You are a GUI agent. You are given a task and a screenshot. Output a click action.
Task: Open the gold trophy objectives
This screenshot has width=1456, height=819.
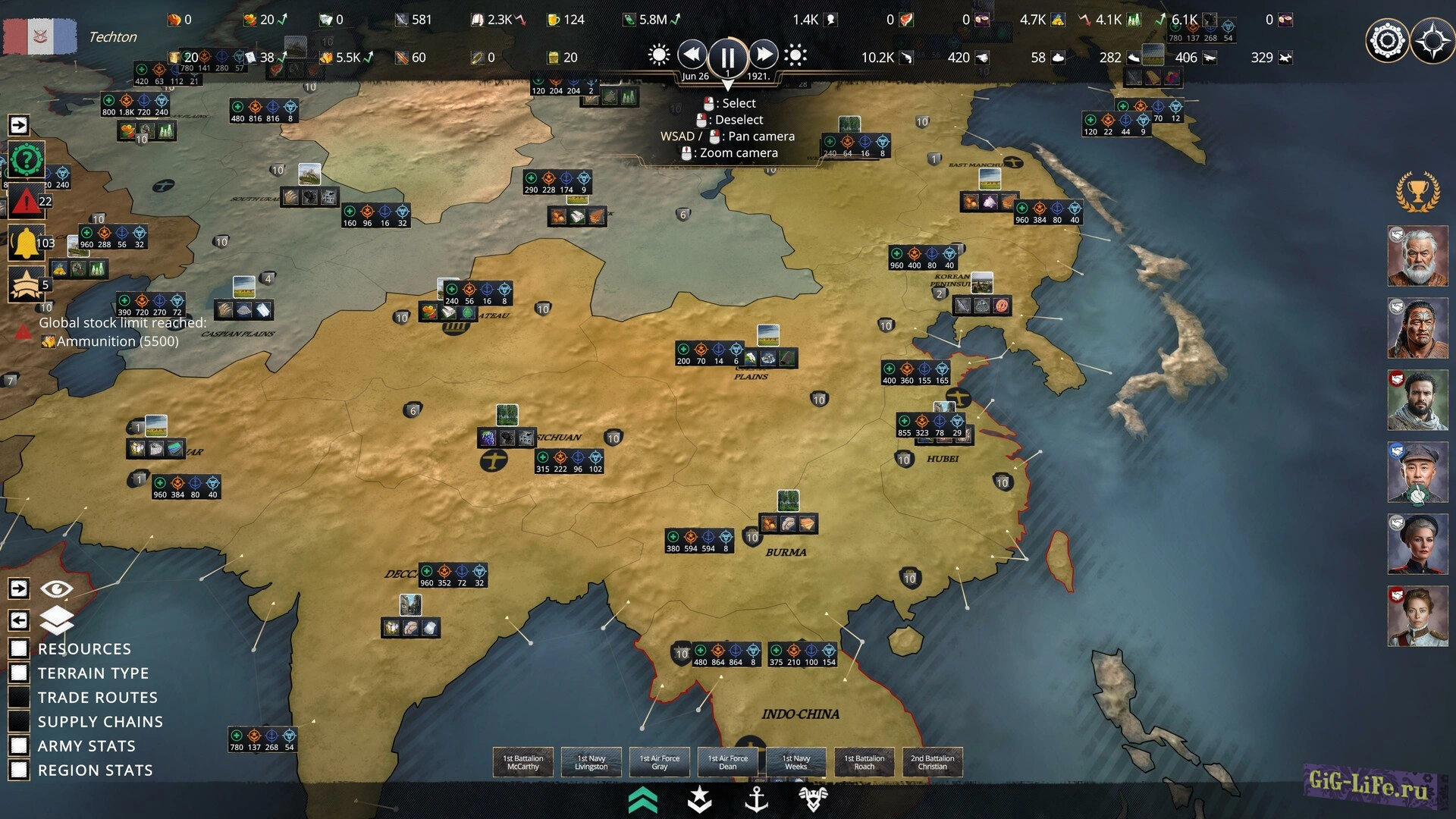coord(1417,192)
